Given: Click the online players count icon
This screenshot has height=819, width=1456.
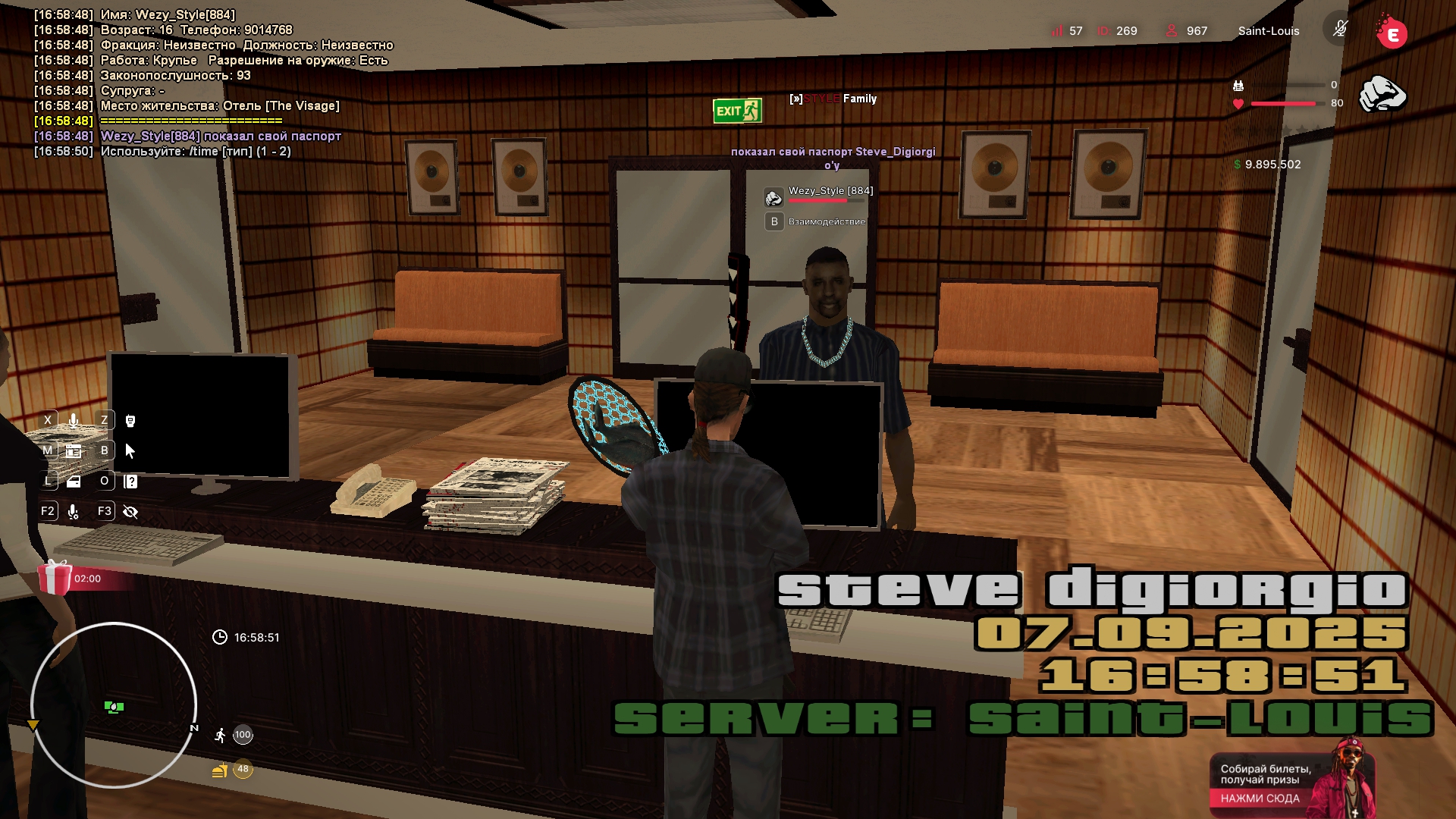Looking at the screenshot, I should [1172, 30].
